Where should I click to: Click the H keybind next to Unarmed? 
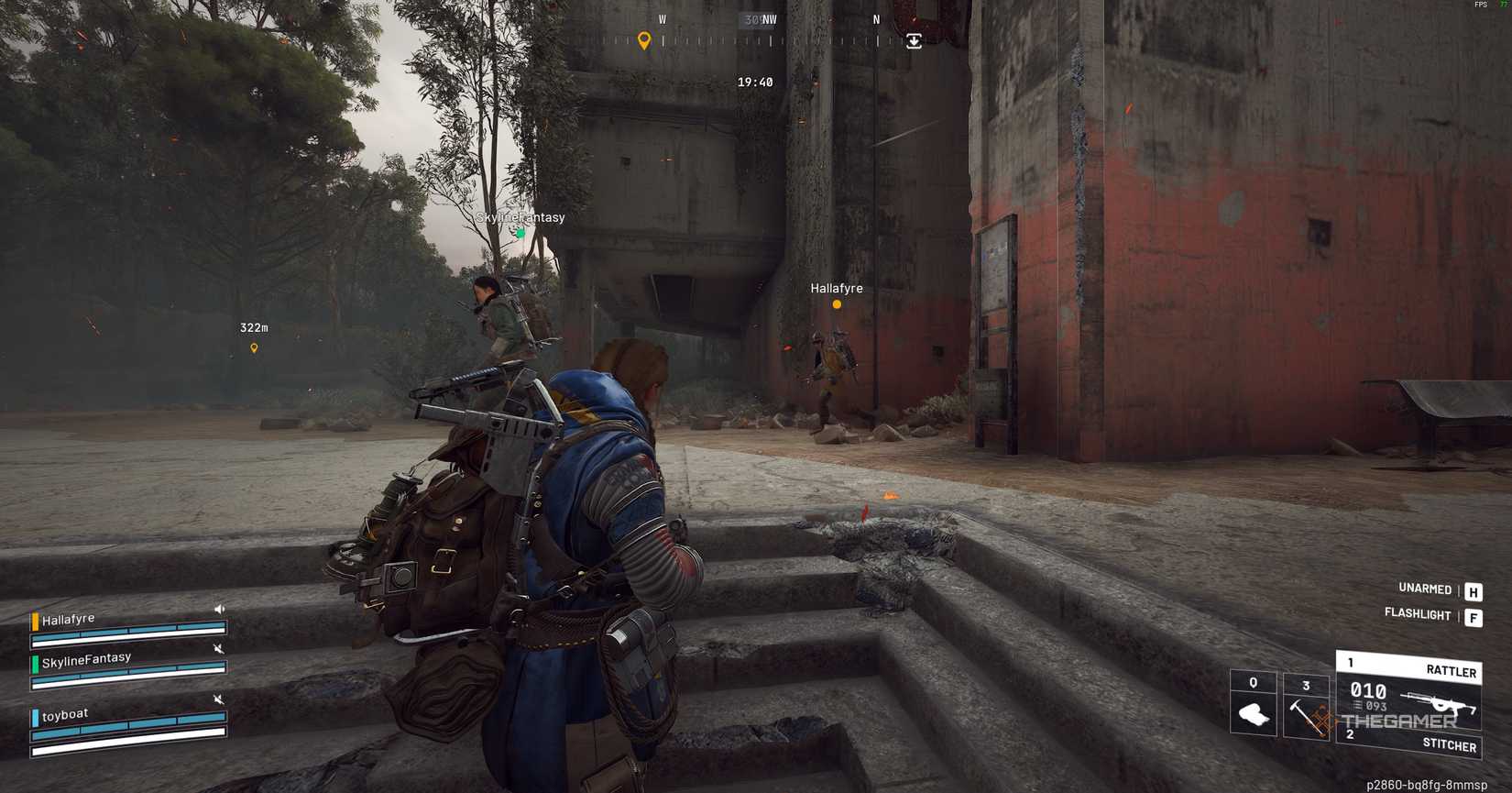pos(1473,590)
